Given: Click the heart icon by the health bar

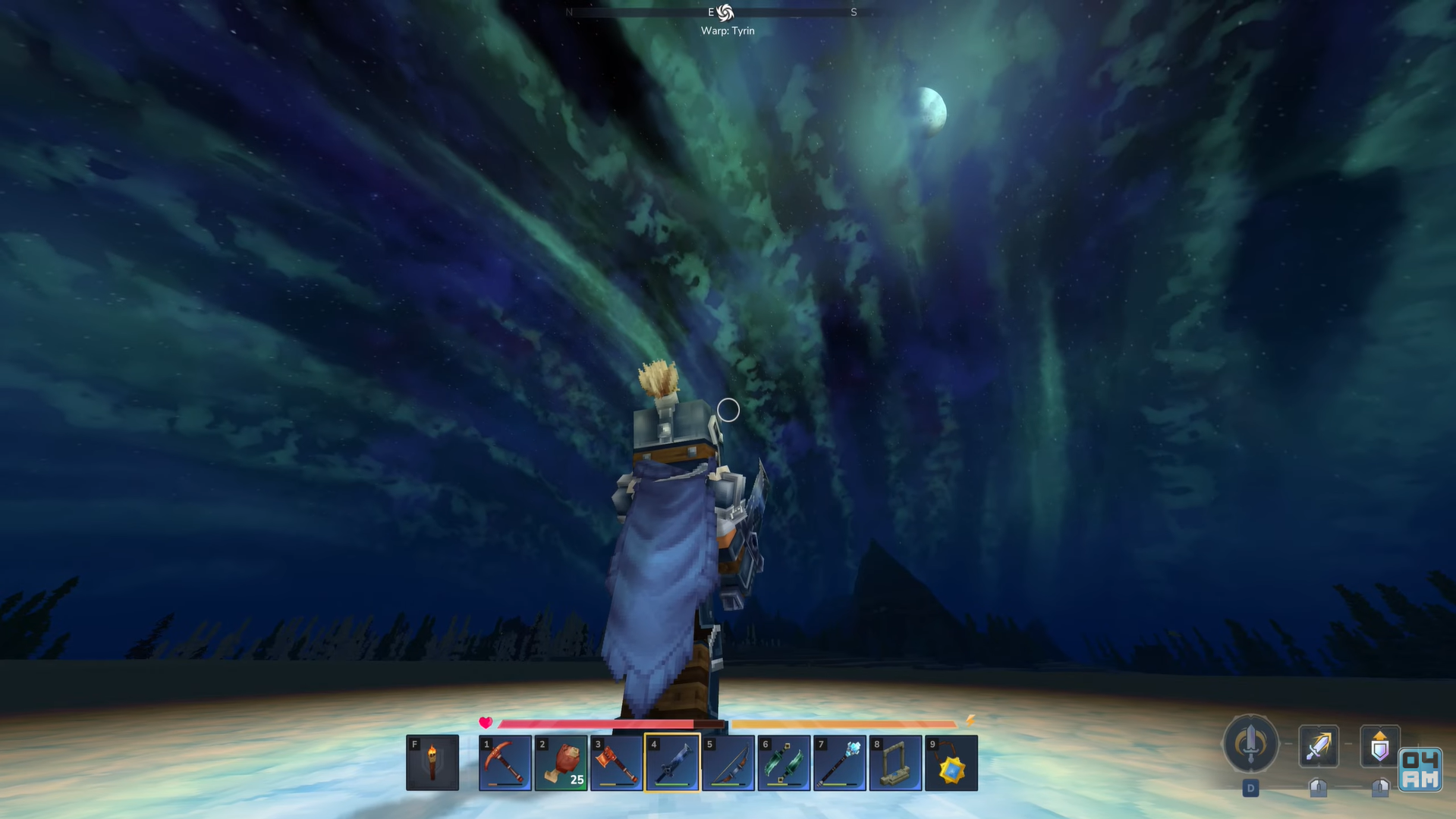Looking at the screenshot, I should tap(486, 723).
